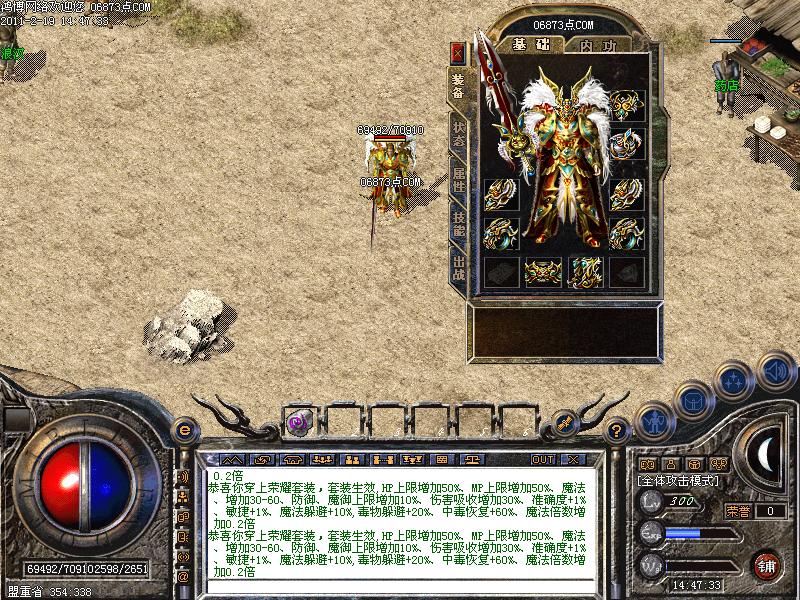Open the 属性 side tab
Image resolution: width=800 pixels, height=600 pixels.
458,182
